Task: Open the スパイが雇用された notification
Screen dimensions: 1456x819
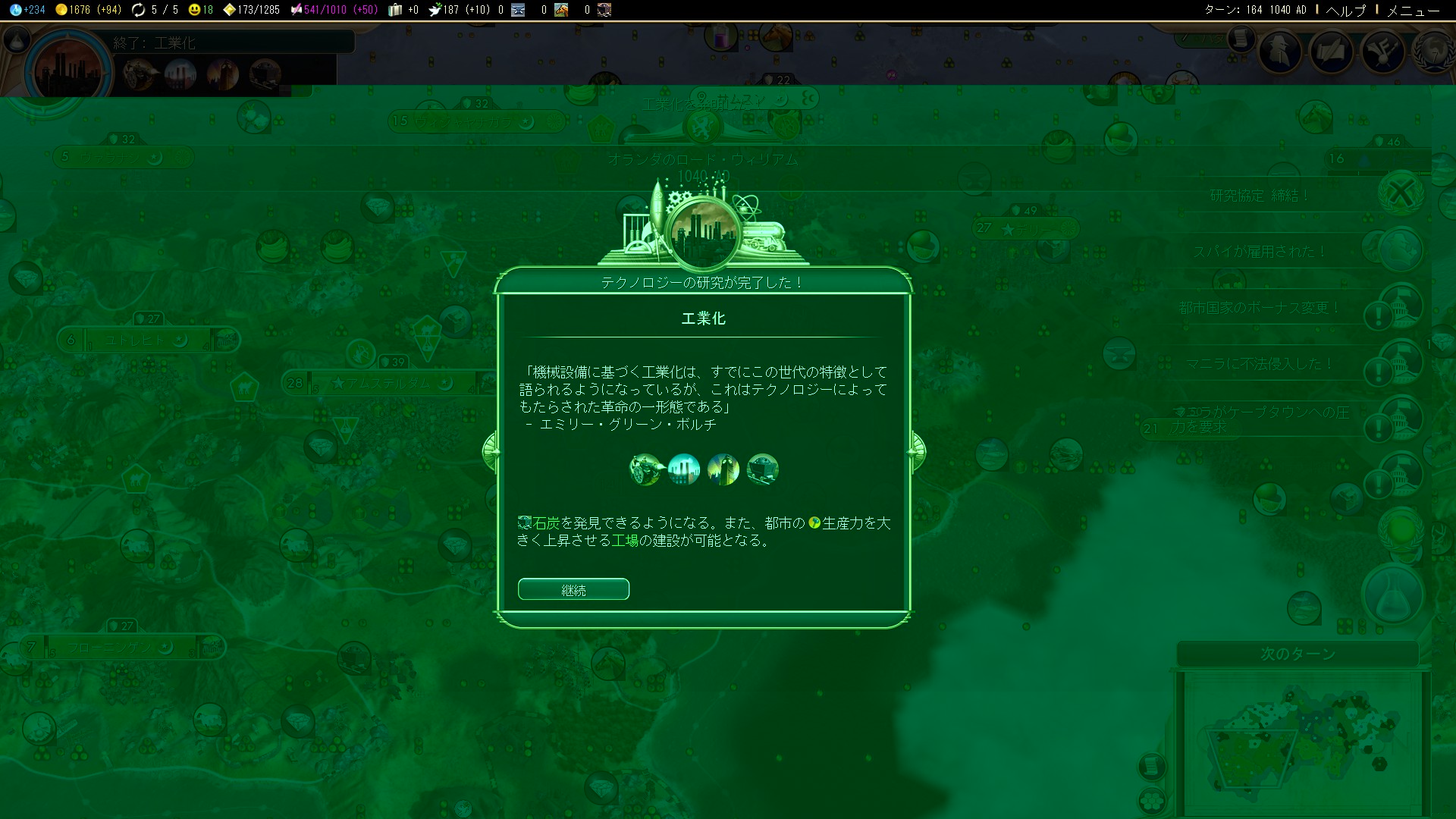Action: click(x=1259, y=252)
